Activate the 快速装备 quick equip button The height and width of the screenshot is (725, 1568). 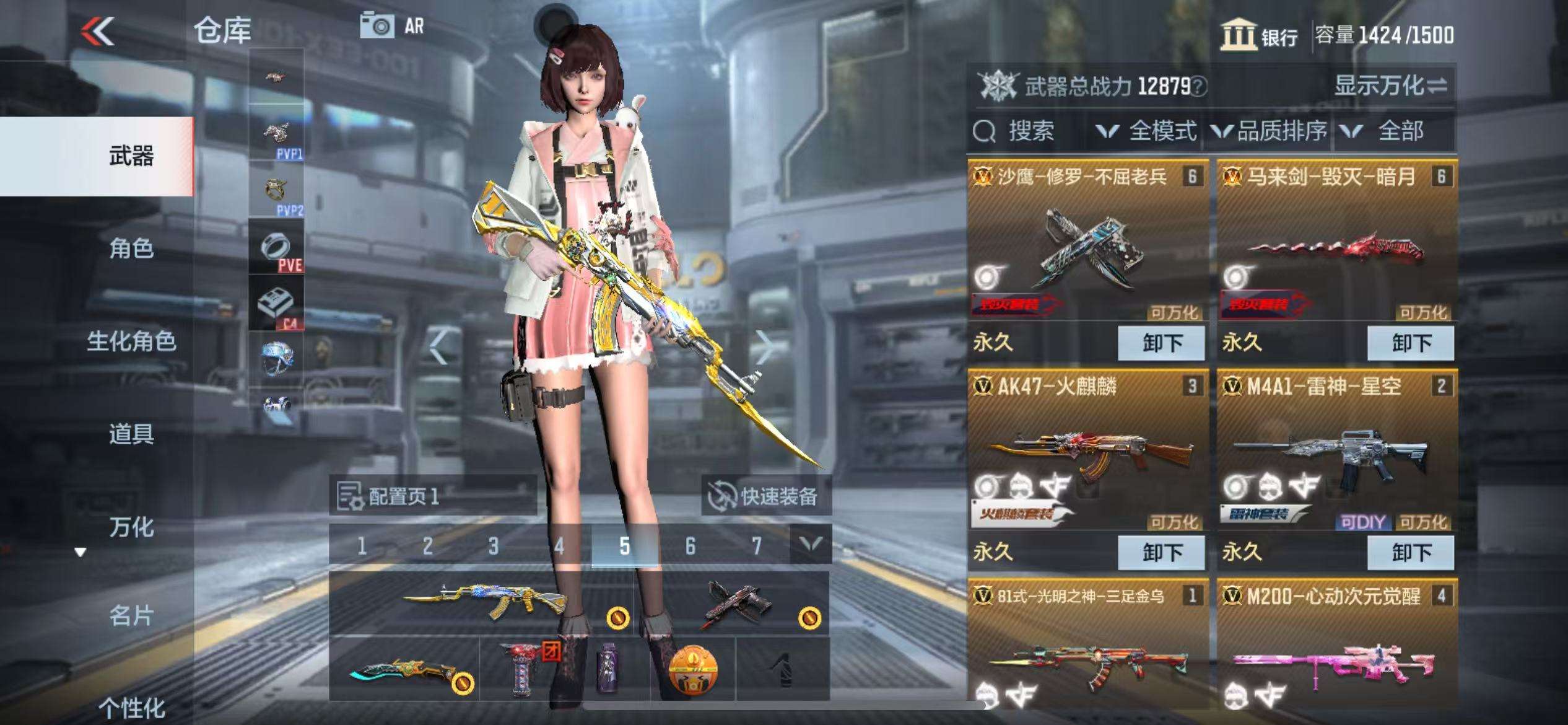pos(765,496)
